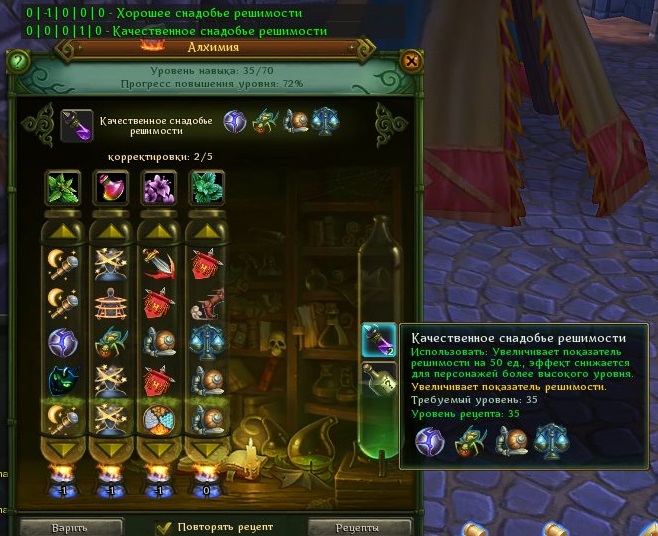Click the purple potion recipe result icon
Viewport: 658px width, 536px height.
pyautogui.click(x=77, y=123)
